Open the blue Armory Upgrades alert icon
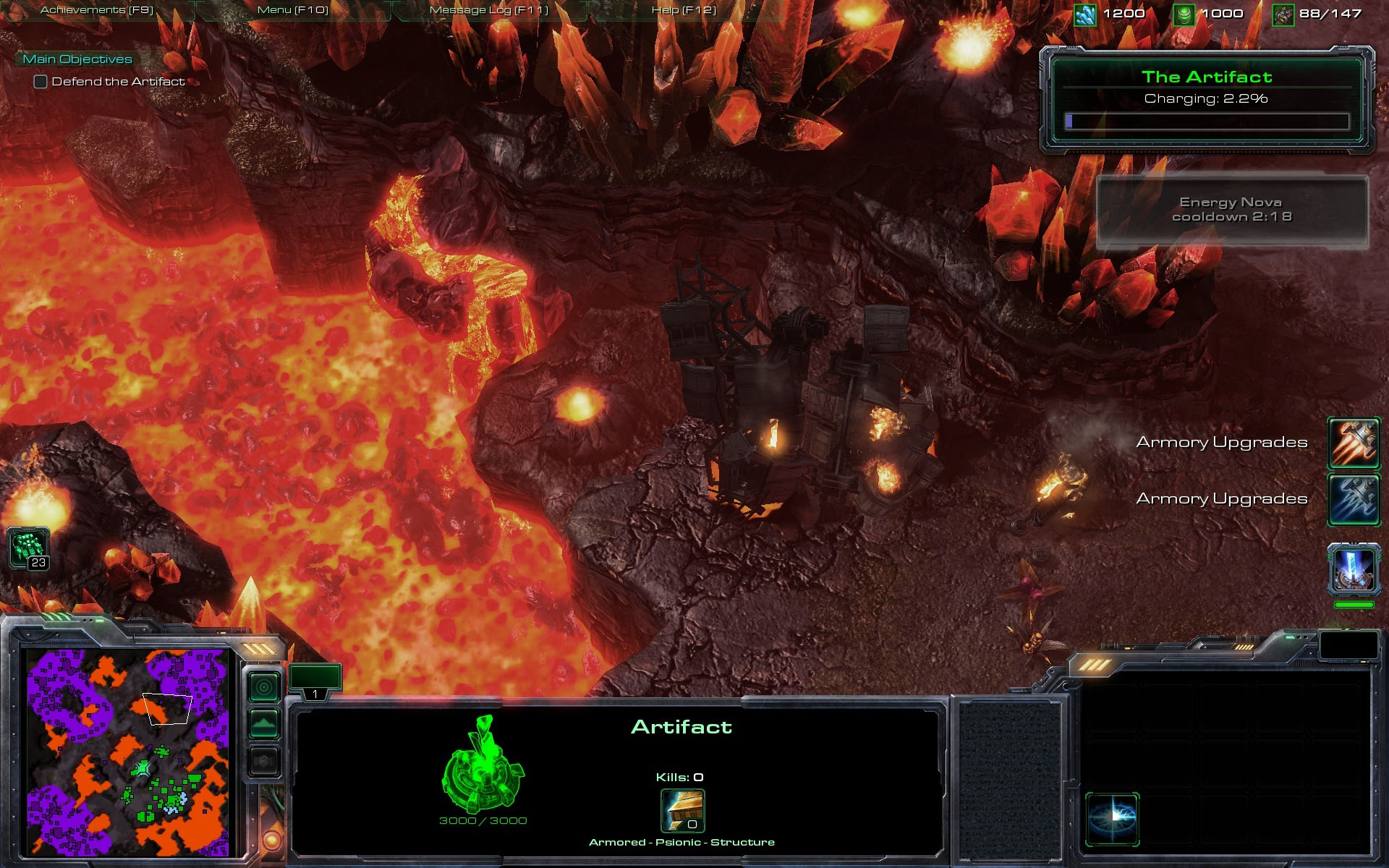The image size is (1389, 868). point(1353,498)
